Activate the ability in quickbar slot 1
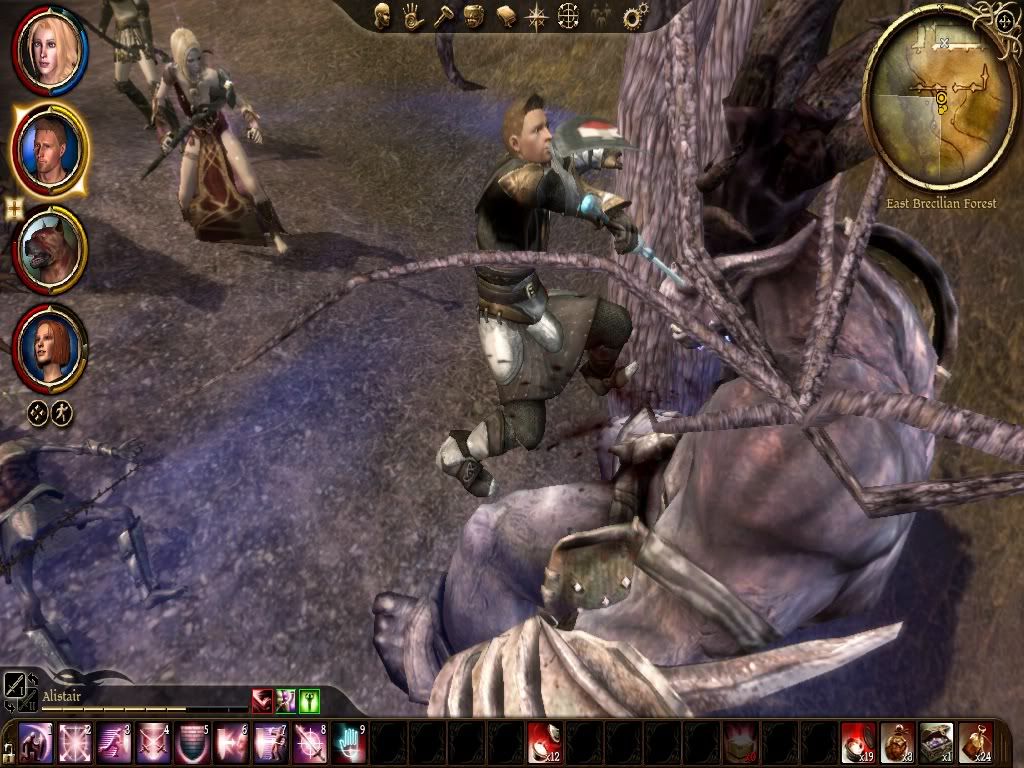The image size is (1024, 768). coord(36,743)
